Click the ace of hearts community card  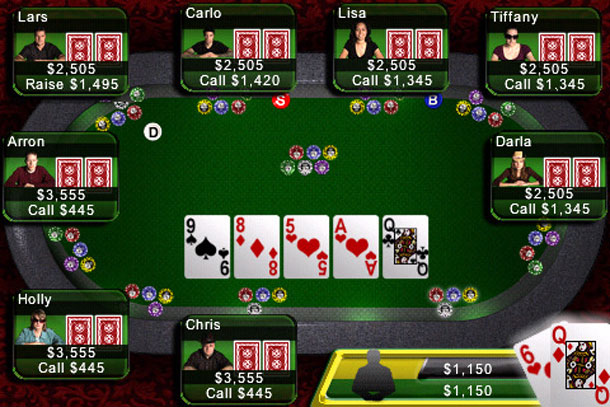[x=355, y=246]
